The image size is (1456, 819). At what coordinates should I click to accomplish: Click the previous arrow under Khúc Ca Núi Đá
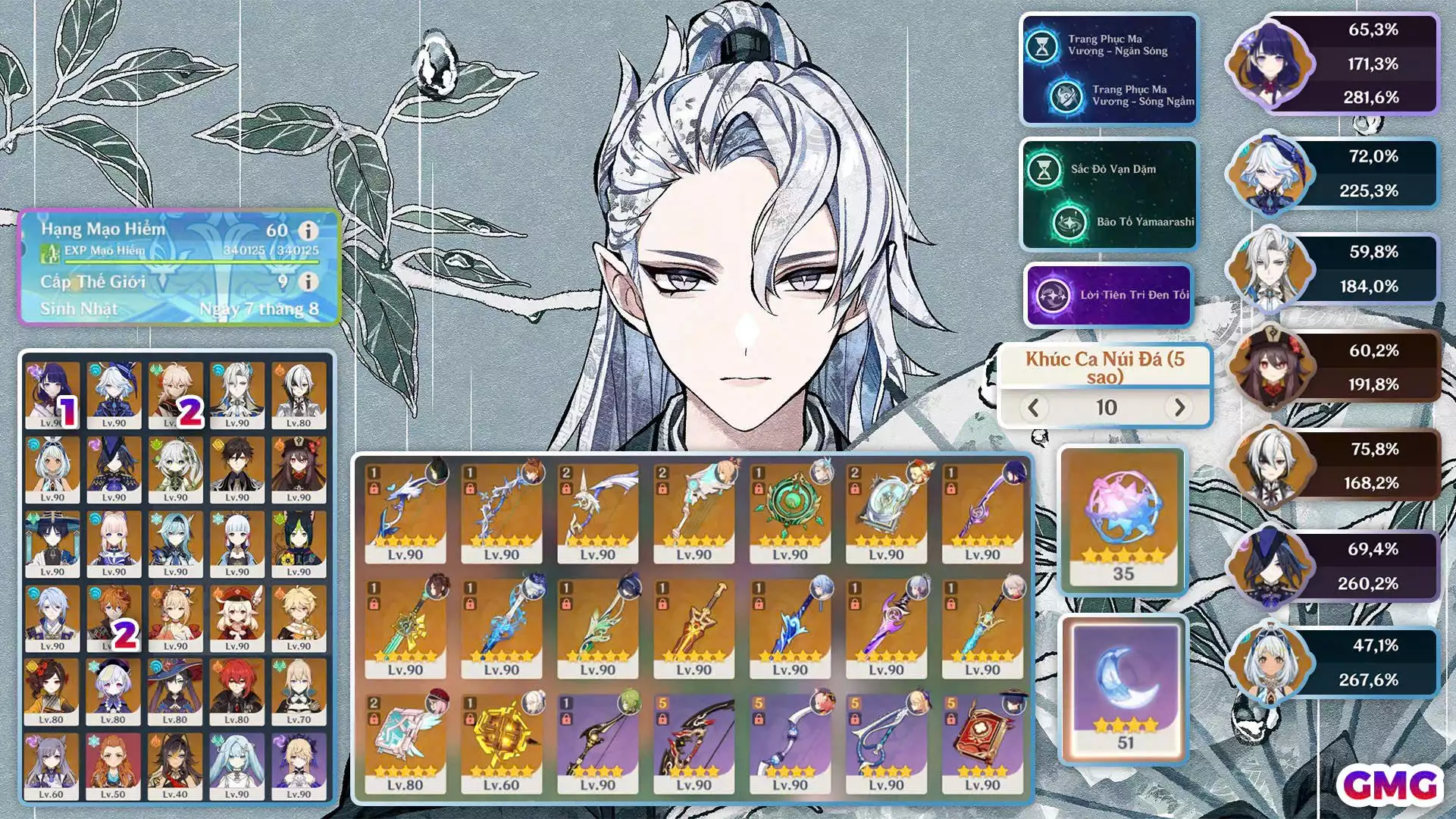click(1033, 408)
